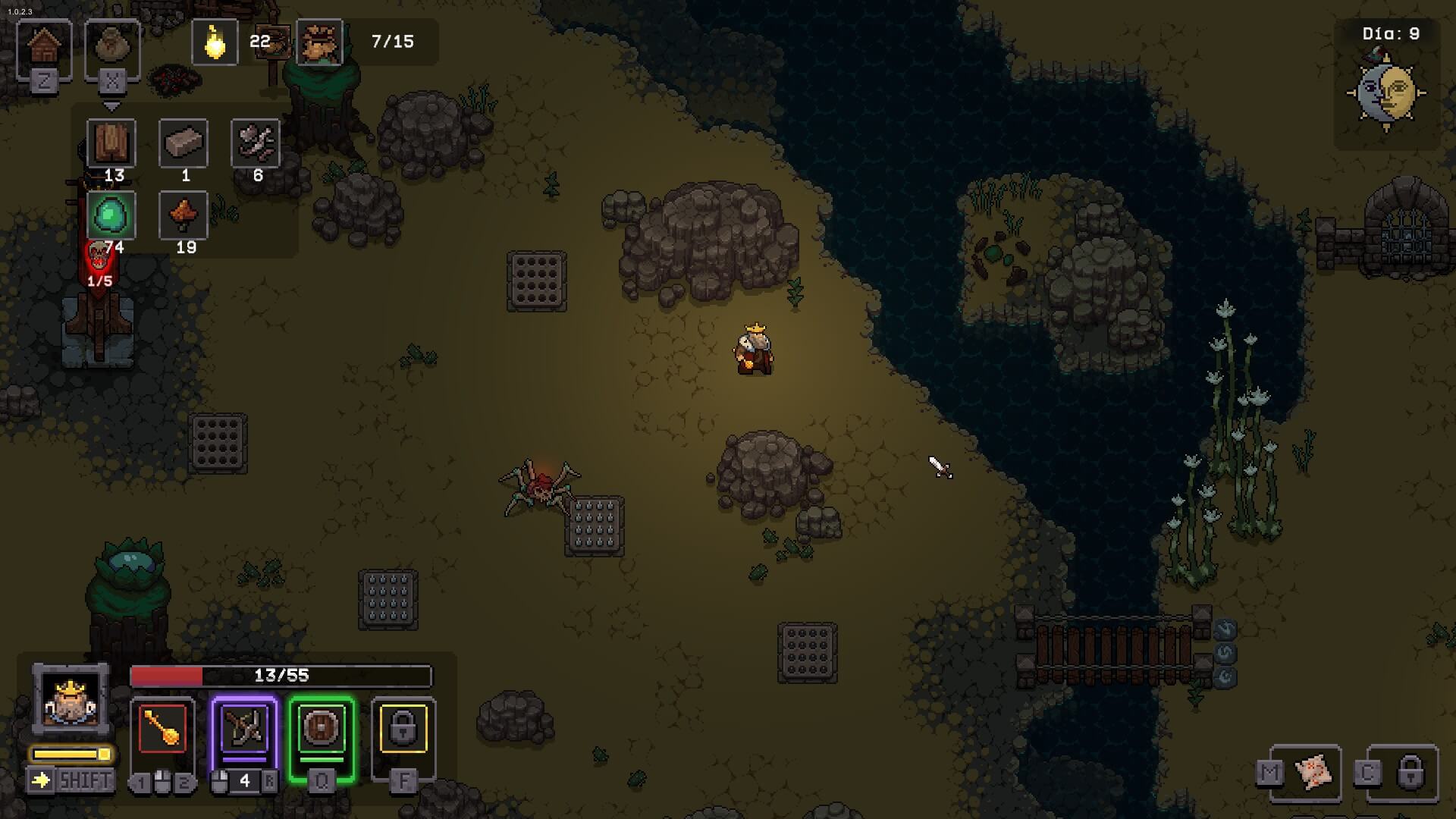
Task: Click the bones resource slot
Action: (x=256, y=143)
